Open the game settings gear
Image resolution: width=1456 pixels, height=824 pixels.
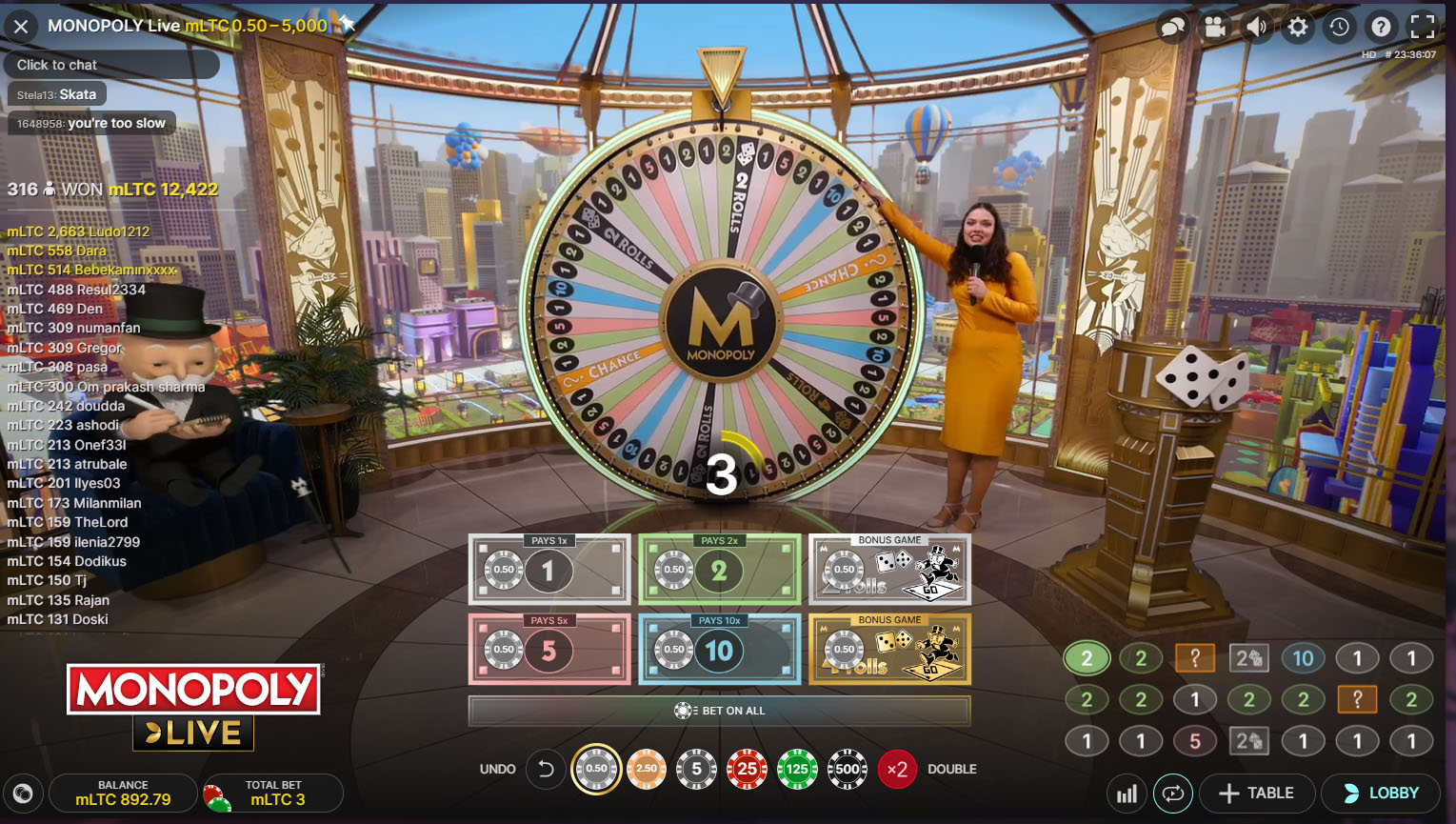[1297, 27]
